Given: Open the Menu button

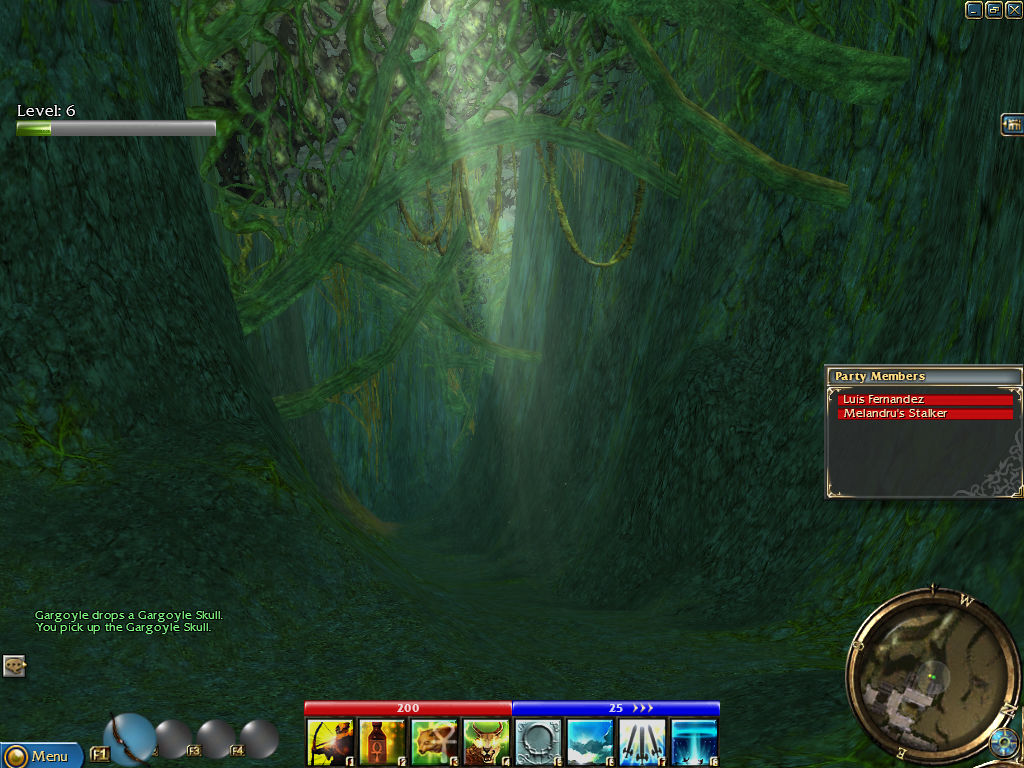Looking at the screenshot, I should coord(40,755).
